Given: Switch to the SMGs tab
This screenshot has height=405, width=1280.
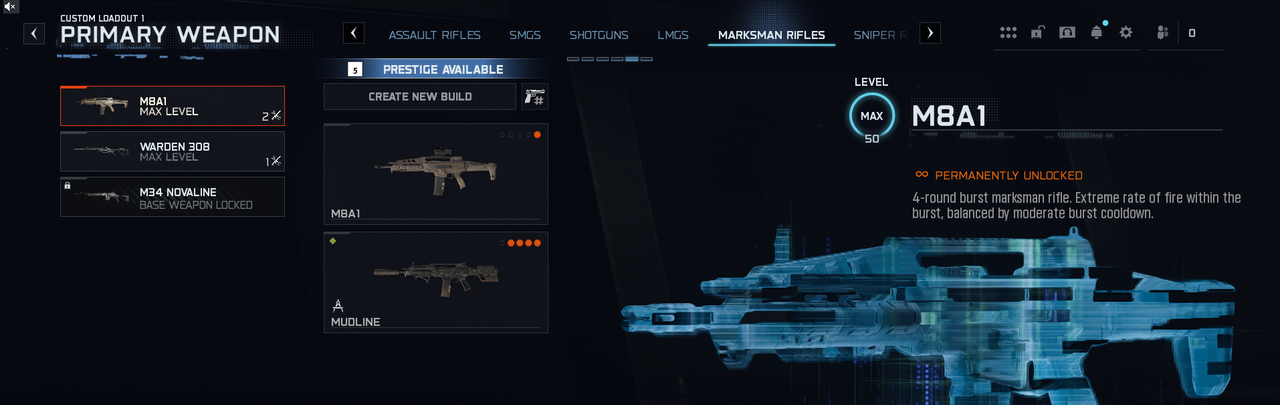Looking at the screenshot, I should point(524,35).
